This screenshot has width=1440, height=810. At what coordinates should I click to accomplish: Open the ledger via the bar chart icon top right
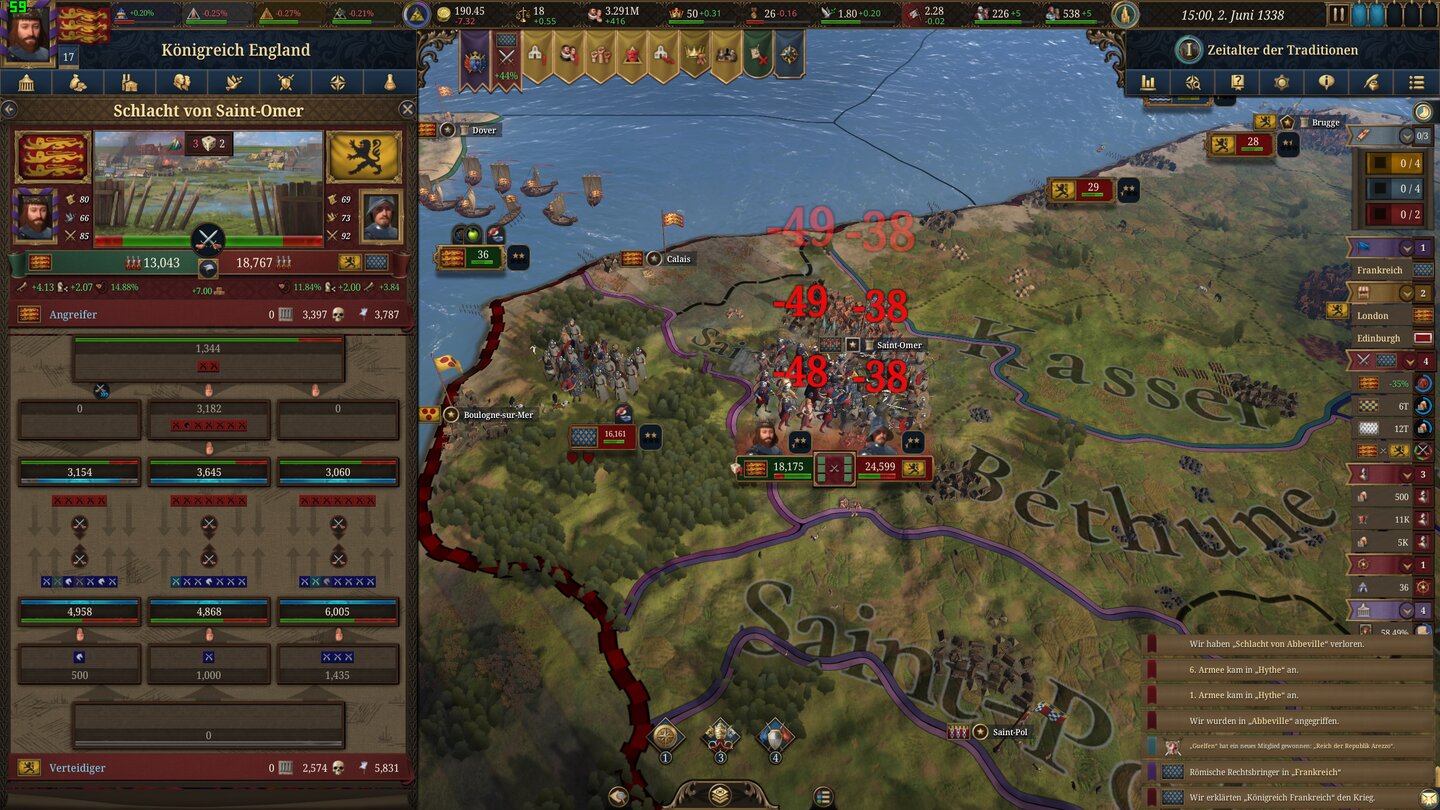point(1147,82)
